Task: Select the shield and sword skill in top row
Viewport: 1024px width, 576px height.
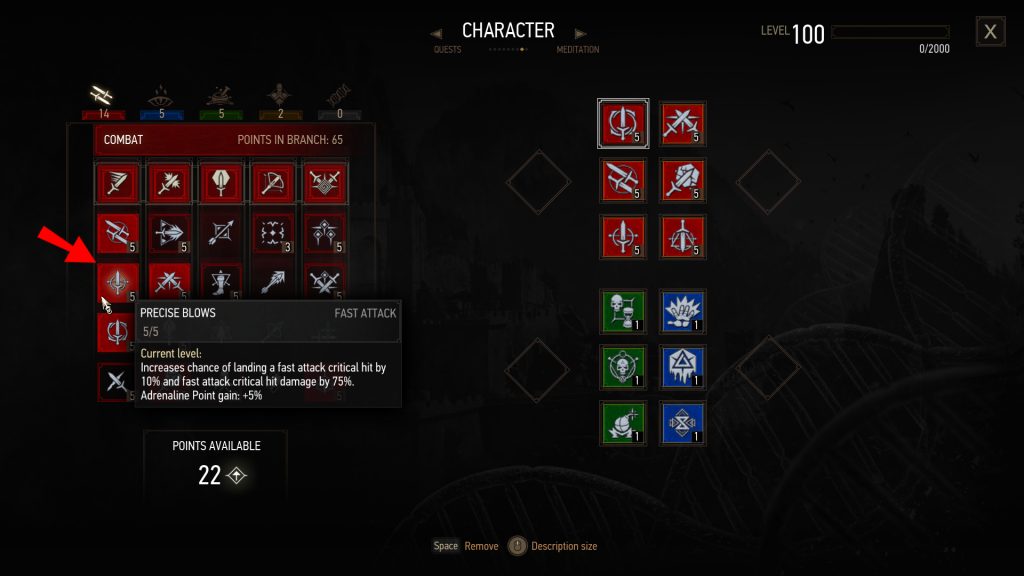Action: tap(325, 182)
